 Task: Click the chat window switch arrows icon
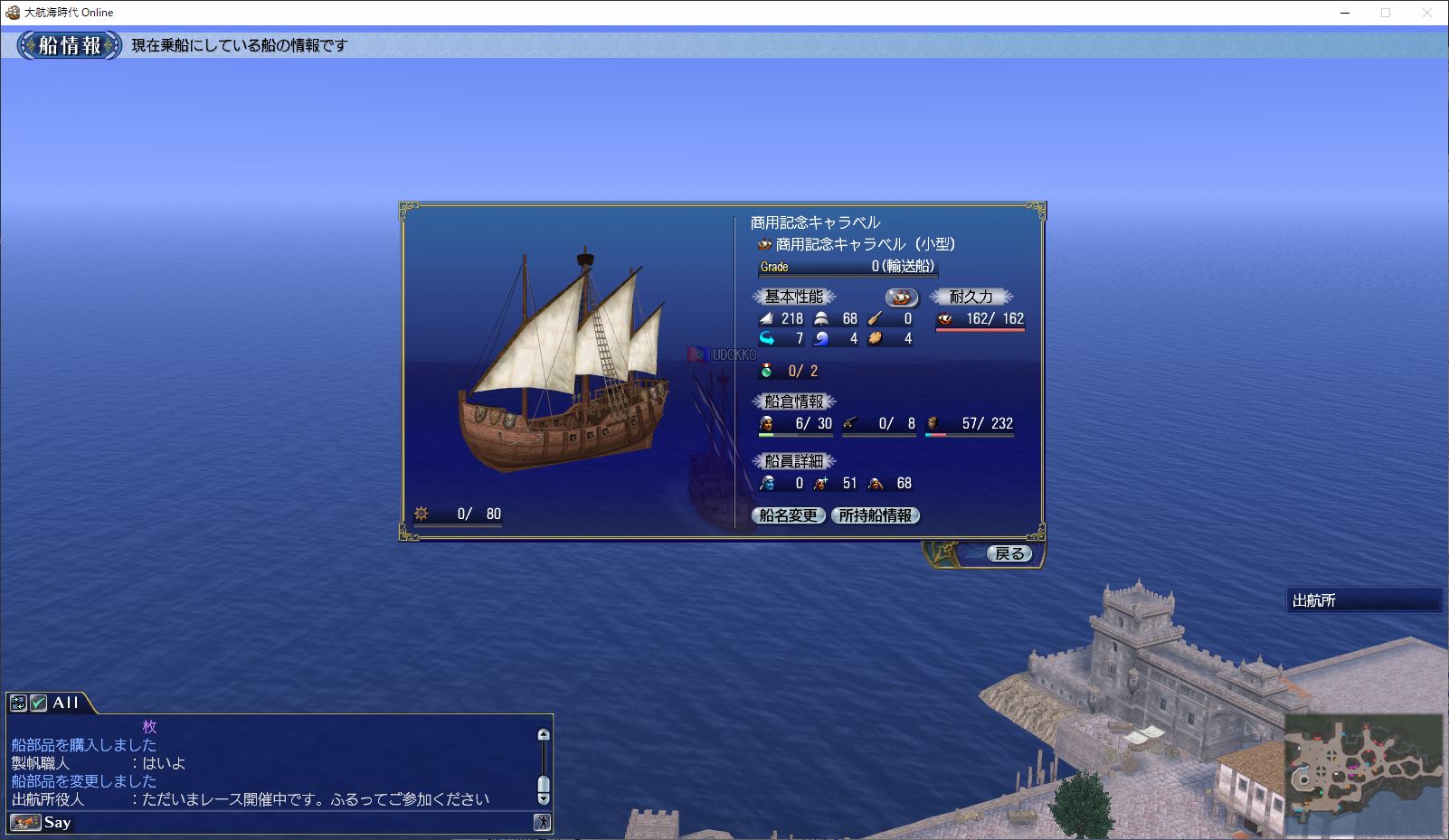click(18, 703)
